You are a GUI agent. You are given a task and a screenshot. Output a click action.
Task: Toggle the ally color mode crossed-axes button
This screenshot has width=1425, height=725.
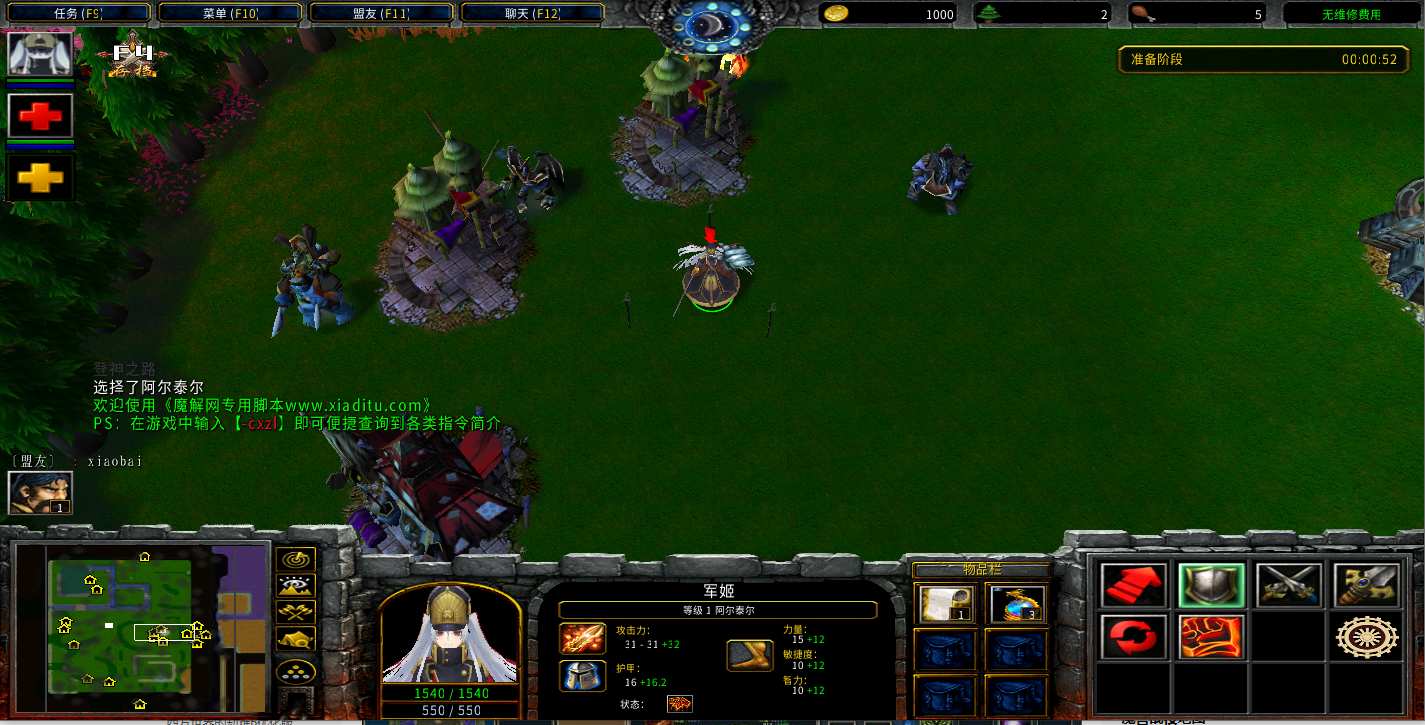[x=296, y=613]
